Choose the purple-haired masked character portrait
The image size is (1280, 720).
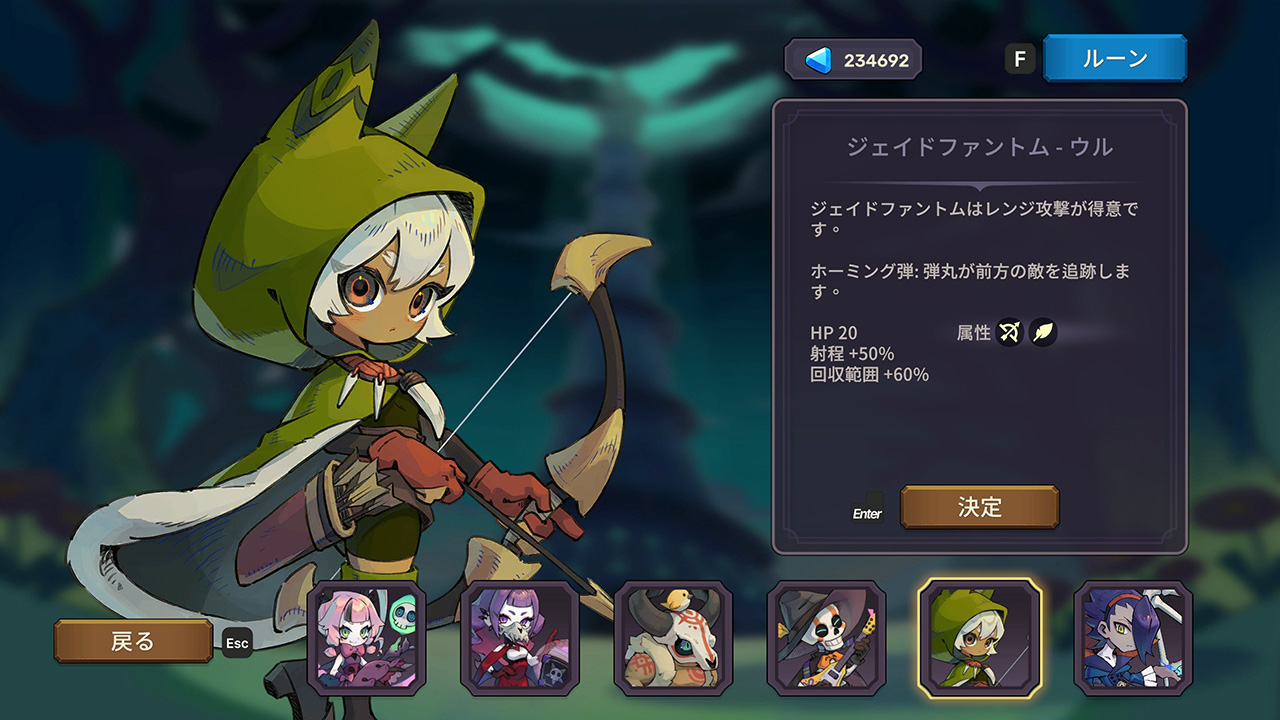coord(519,638)
